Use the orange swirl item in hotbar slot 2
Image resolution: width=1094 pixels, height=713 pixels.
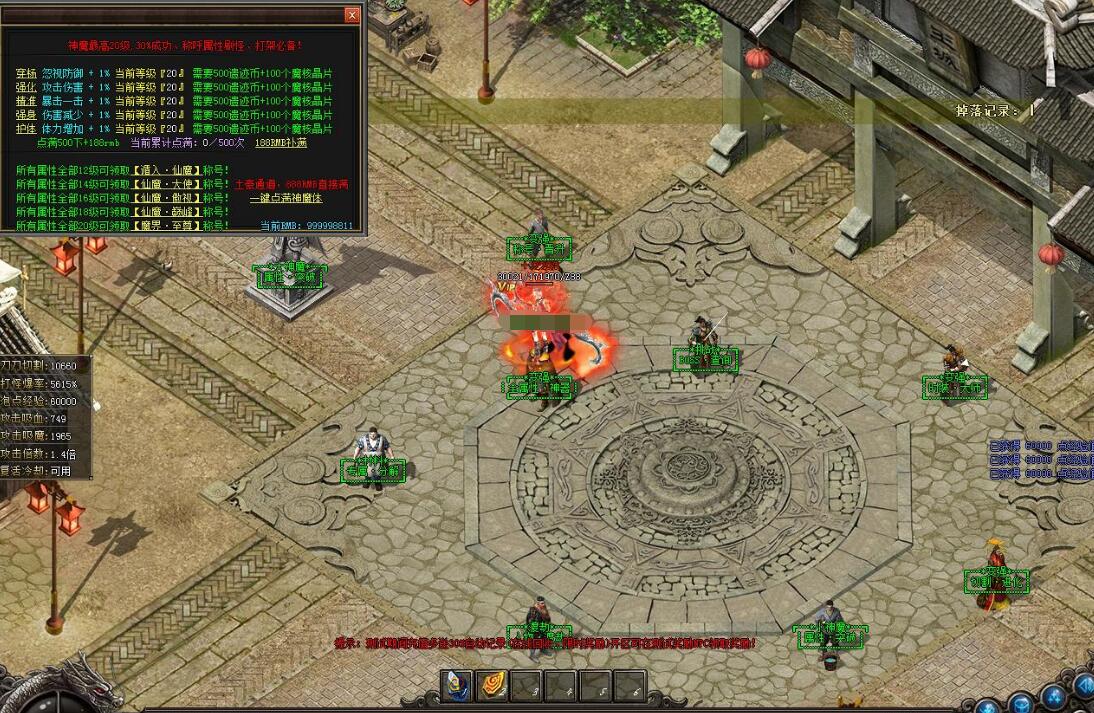[492, 685]
